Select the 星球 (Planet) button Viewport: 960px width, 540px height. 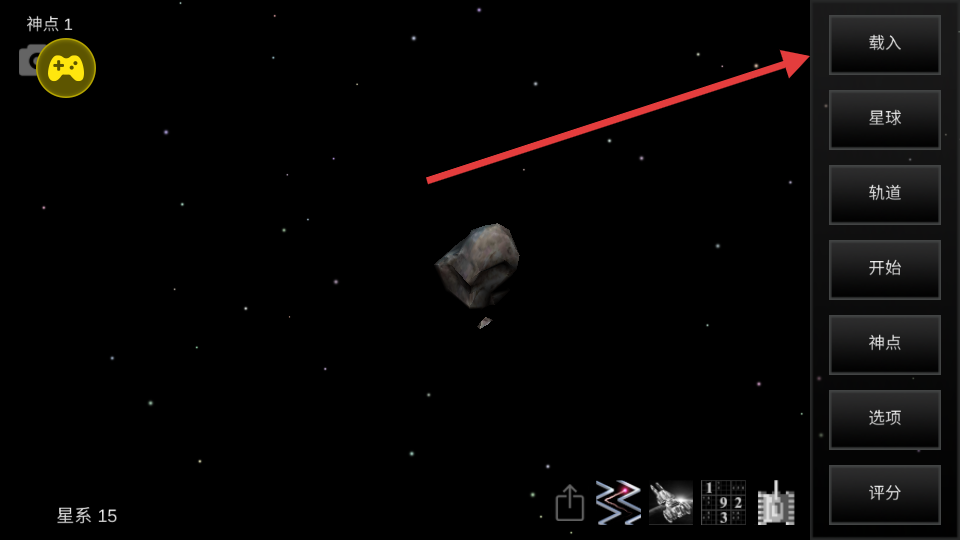[x=884, y=119]
